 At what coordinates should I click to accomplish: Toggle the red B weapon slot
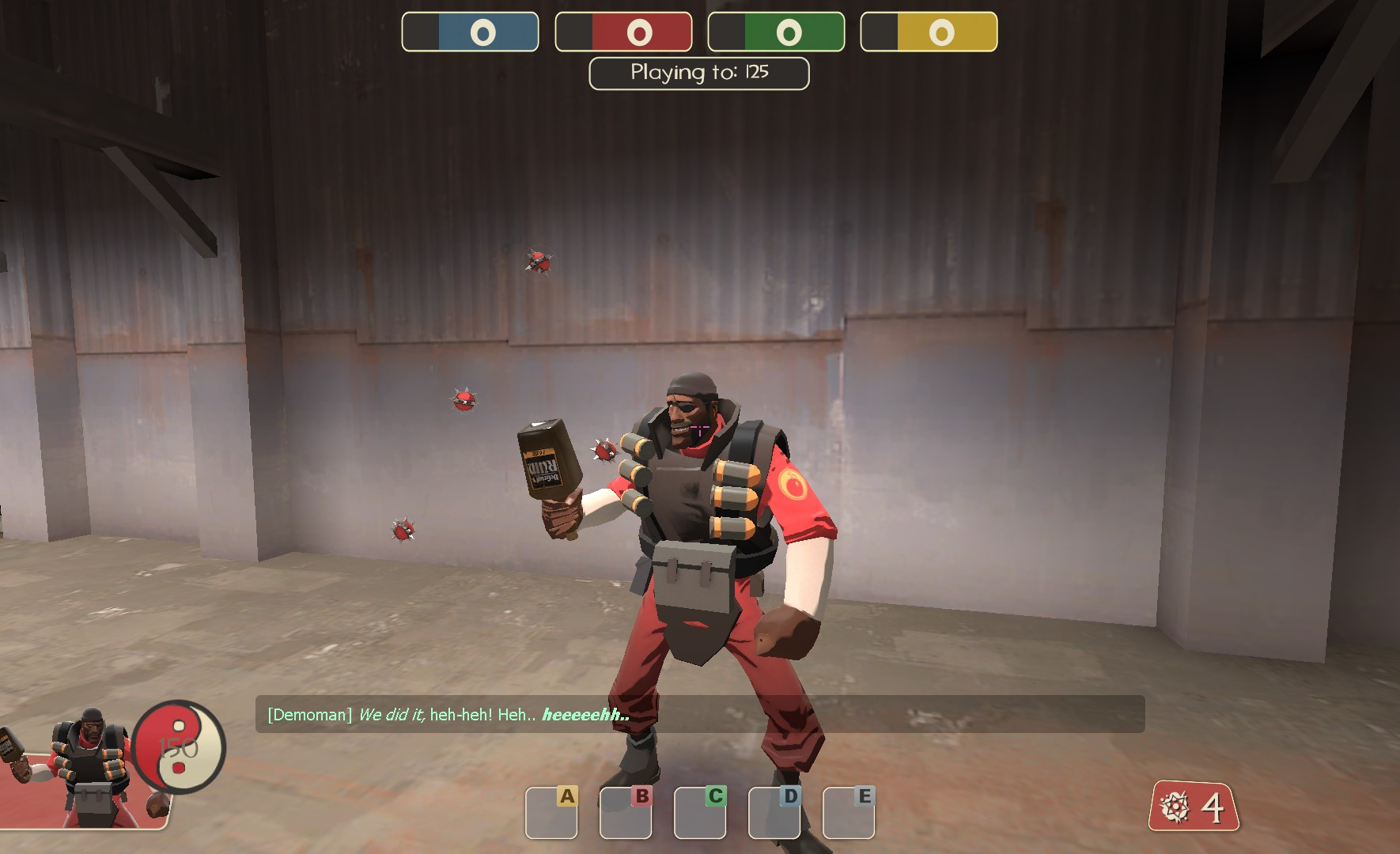(x=625, y=811)
